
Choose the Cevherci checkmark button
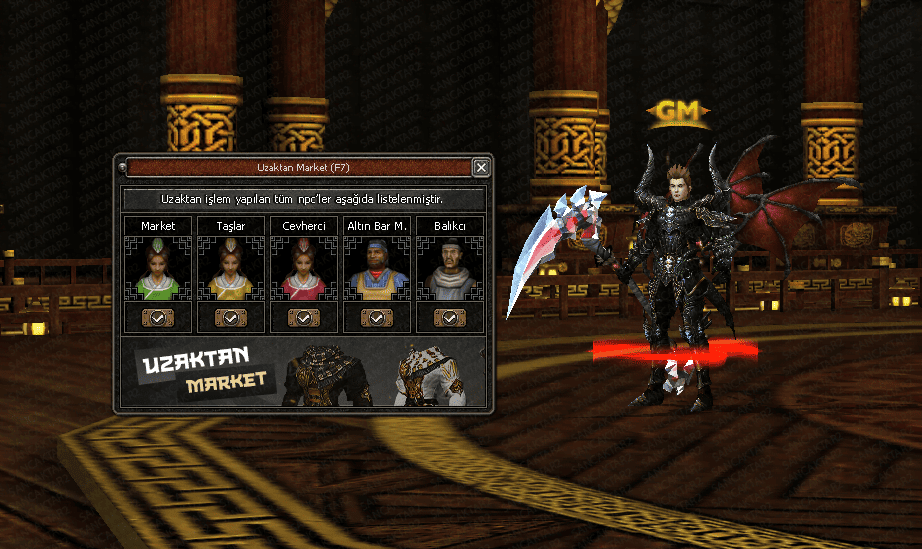[x=304, y=317]
